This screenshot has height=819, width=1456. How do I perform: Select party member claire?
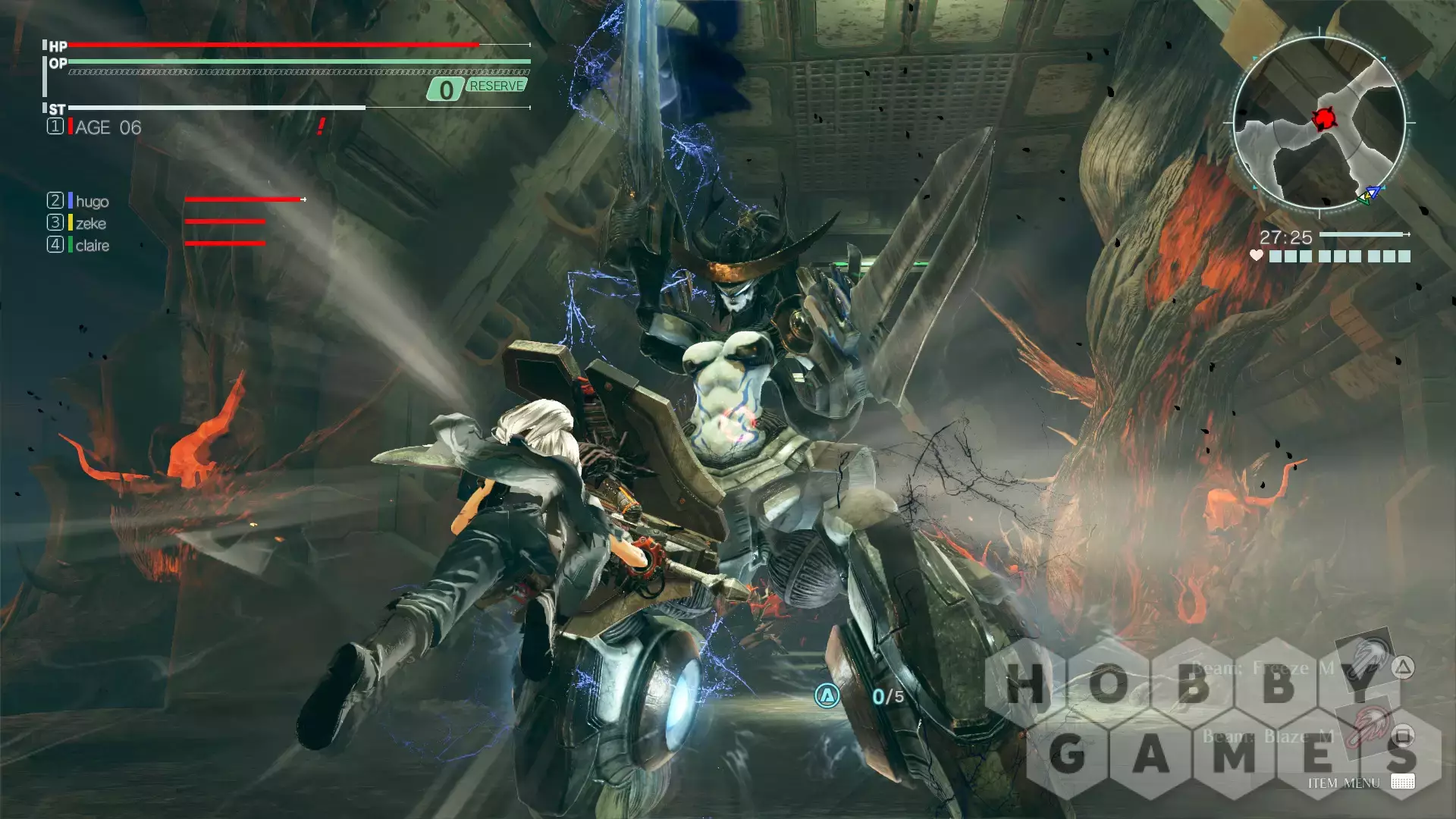click(x=92, y=245)
